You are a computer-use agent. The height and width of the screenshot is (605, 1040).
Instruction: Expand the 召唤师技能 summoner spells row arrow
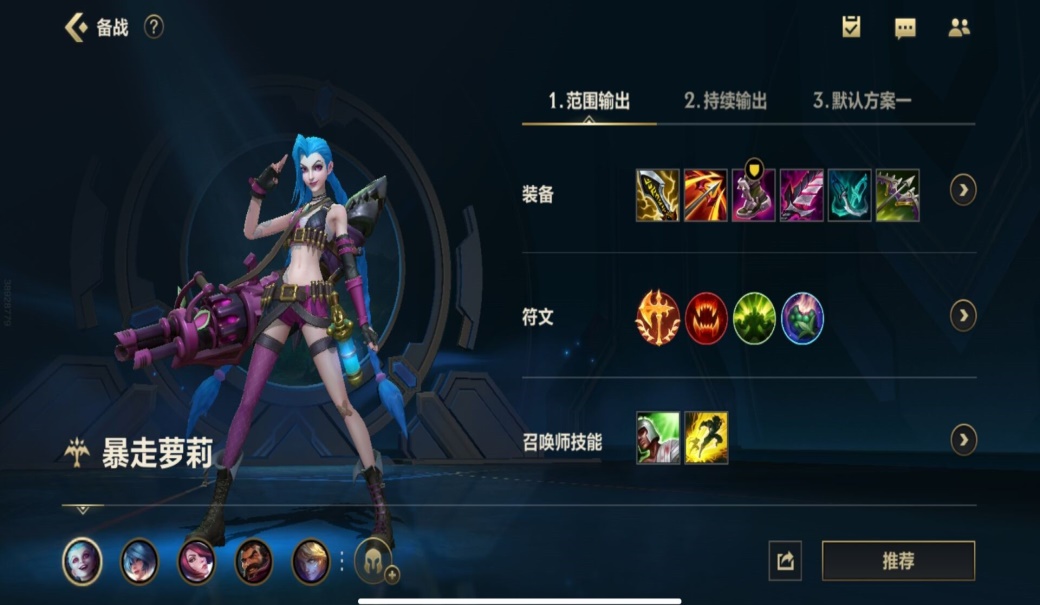point(963,439)
